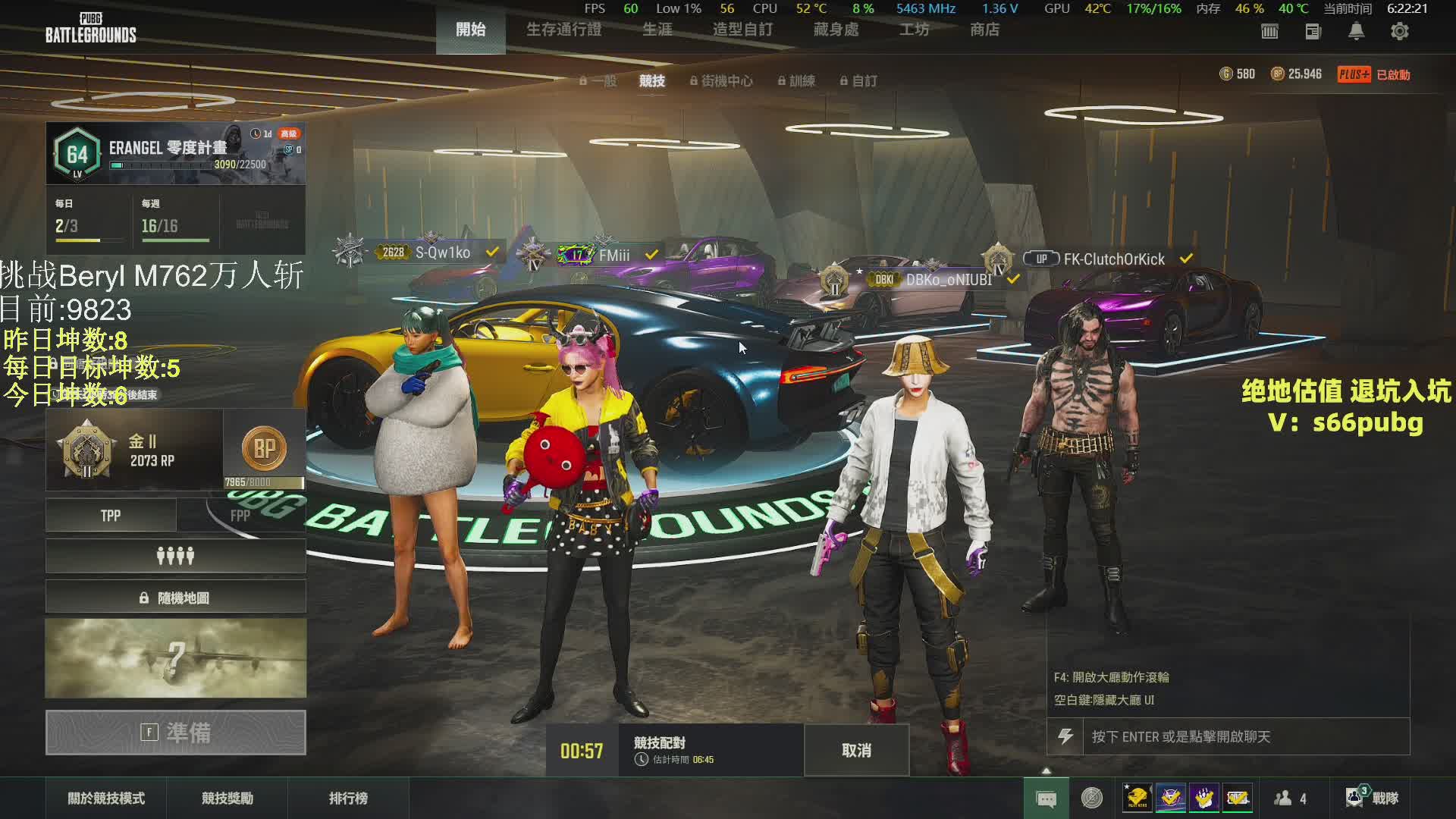Viewport: 1456px width, 819px height.
Task: Check notifications via the bell icon
Action: coord(1356,31)
